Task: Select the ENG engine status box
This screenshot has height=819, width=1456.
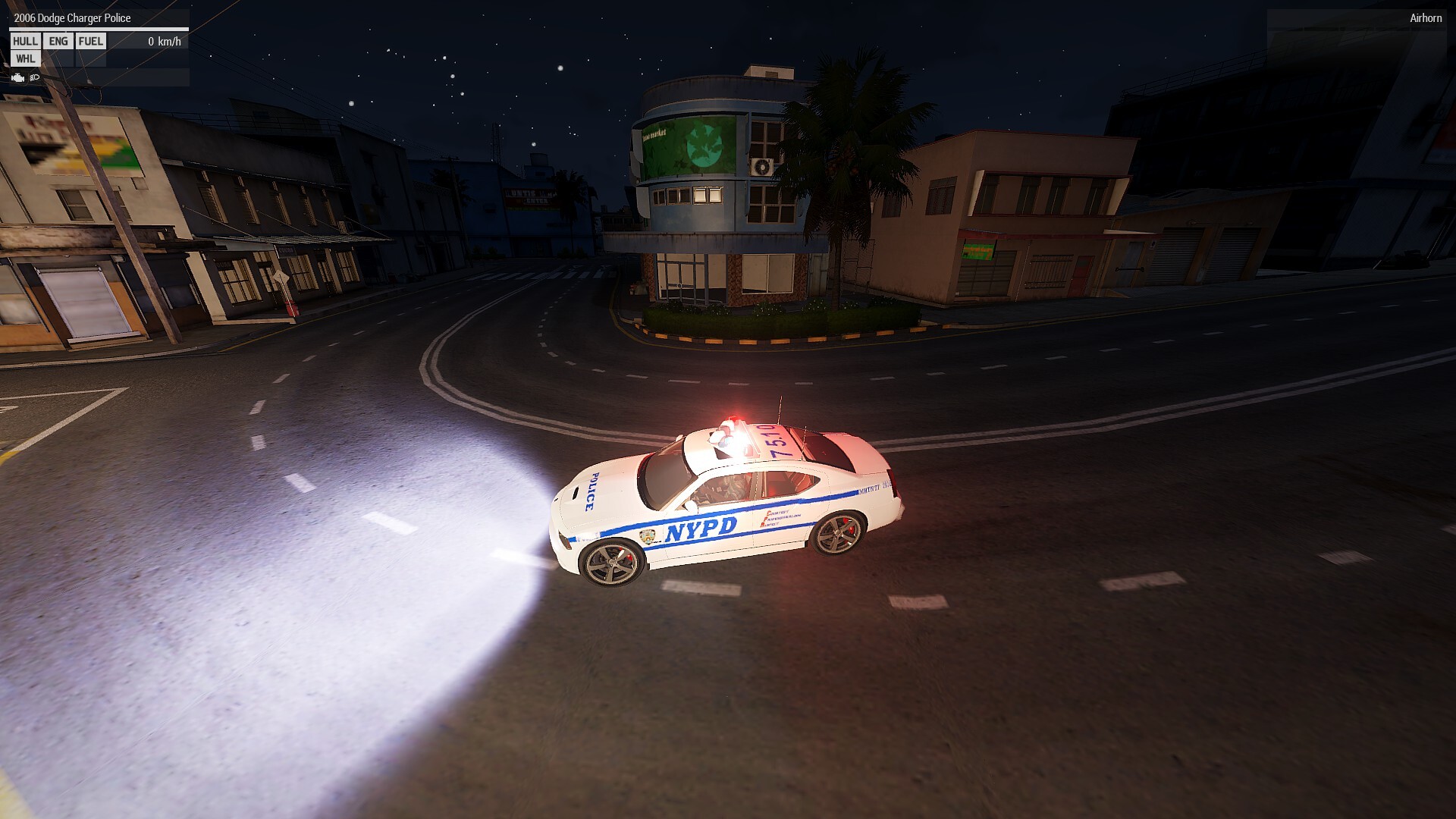Action: pyautogui.click(x=58, y=42)
